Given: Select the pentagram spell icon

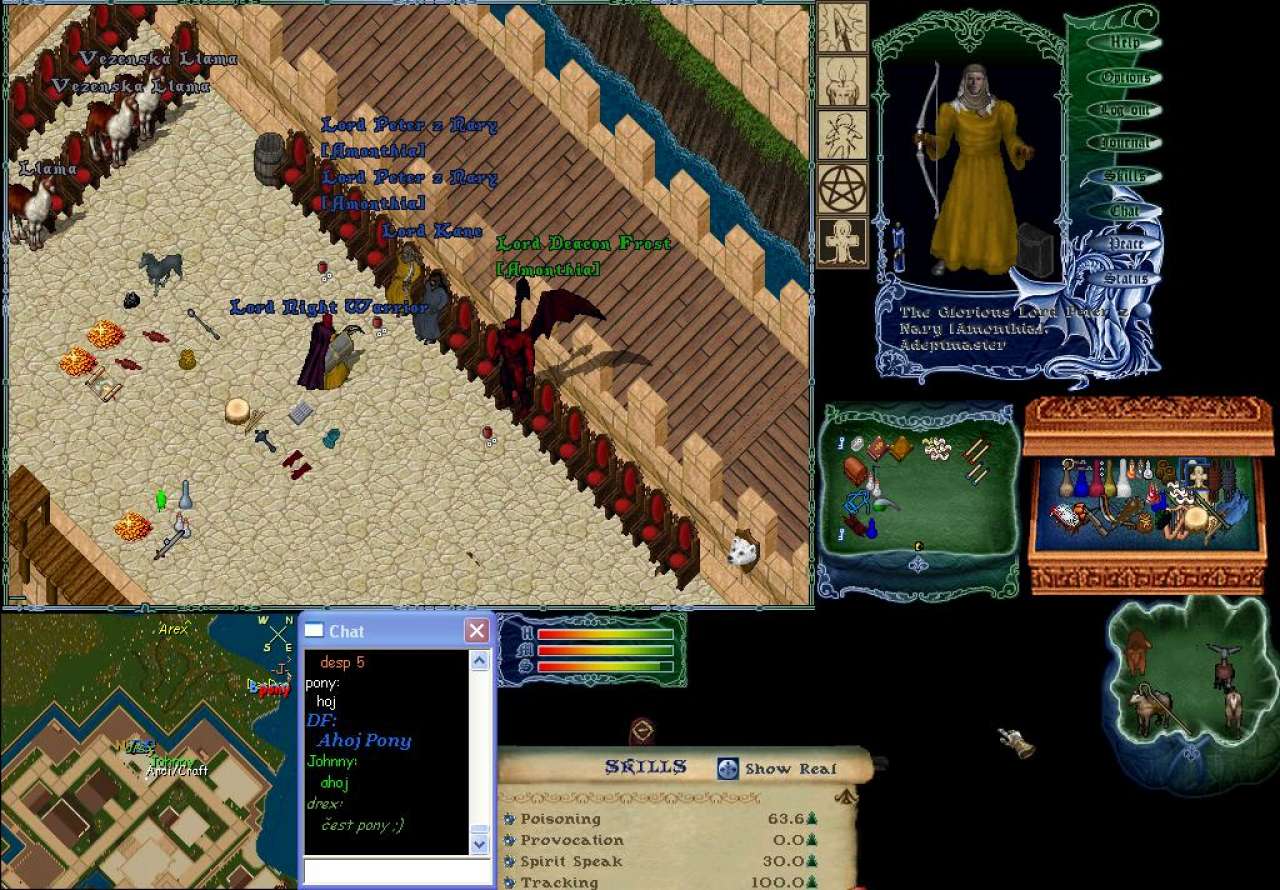Looking at the screenshot, I should tap(842, 188).
